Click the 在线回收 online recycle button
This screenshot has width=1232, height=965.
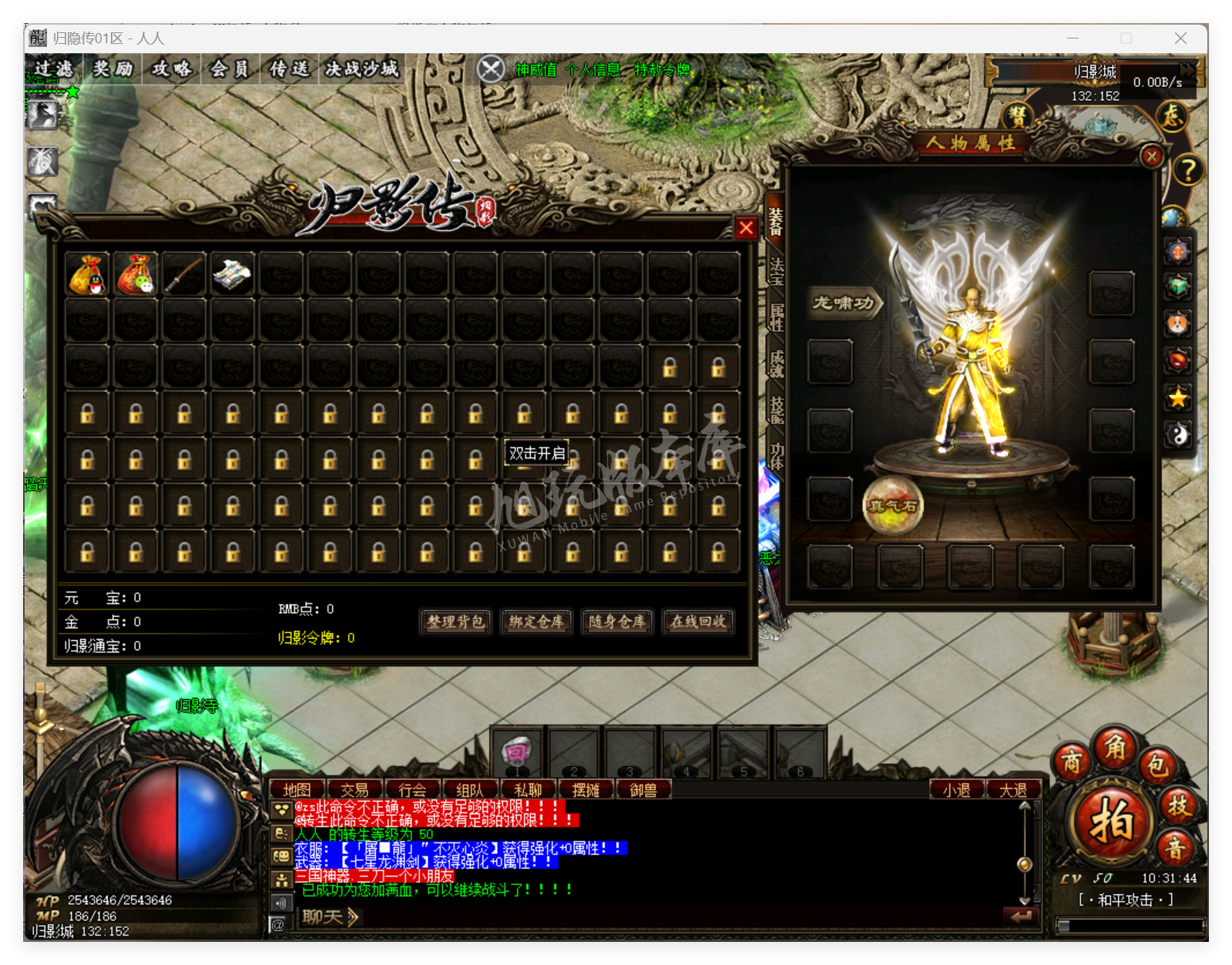pyautogui.click(x=698, y=622)
